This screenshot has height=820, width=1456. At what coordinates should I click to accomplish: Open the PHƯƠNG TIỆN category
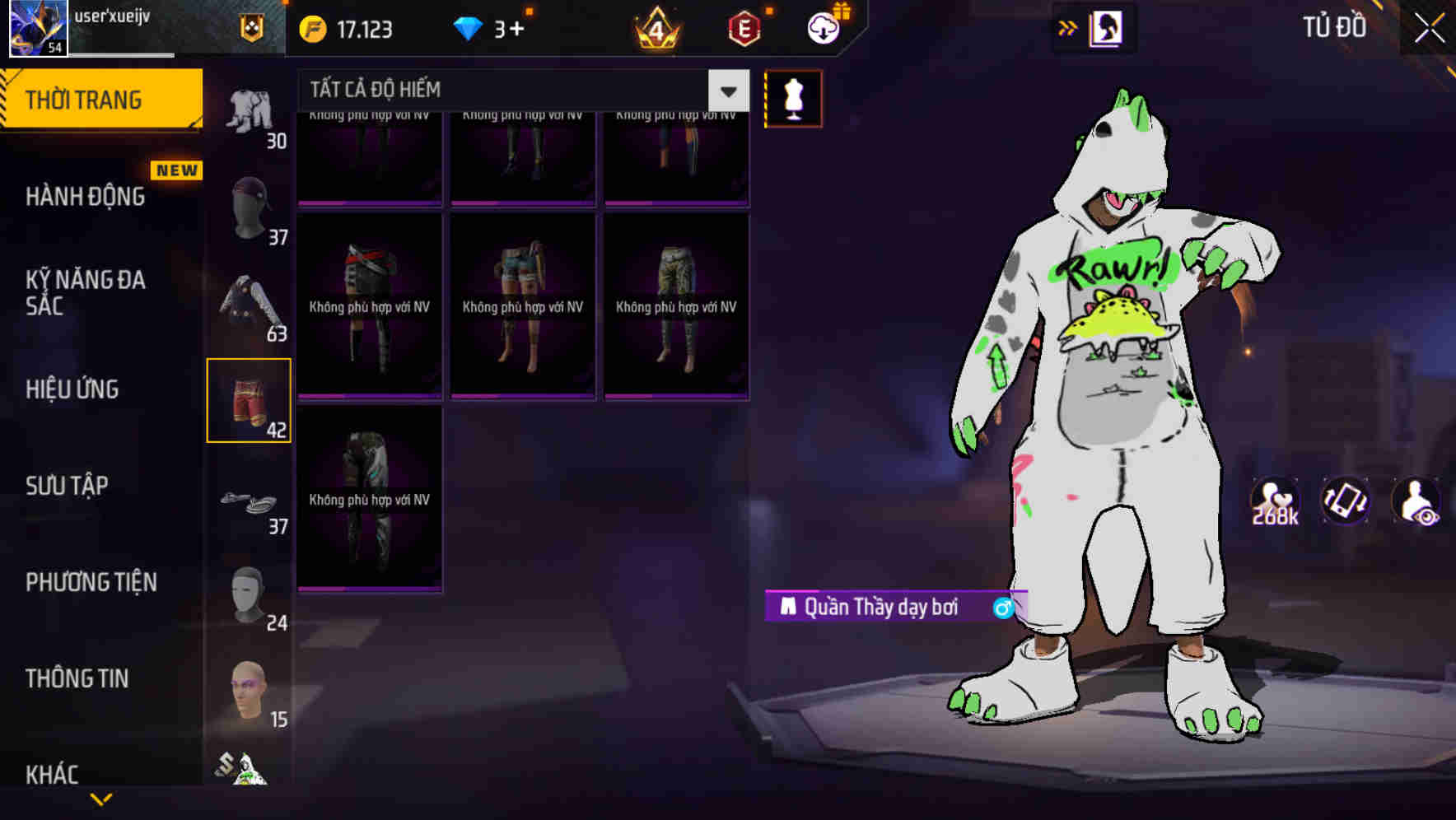[91, 582]
